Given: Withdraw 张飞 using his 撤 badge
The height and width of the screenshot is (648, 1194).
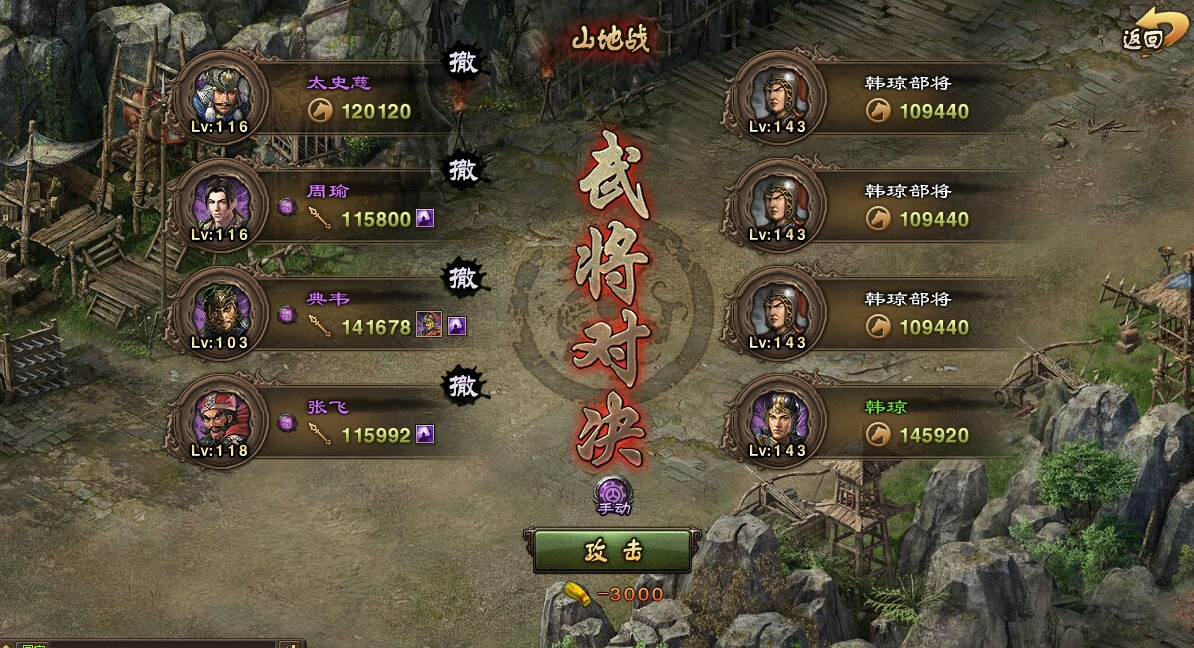Looking at the screenshot, I should click(x=463, y=385).
